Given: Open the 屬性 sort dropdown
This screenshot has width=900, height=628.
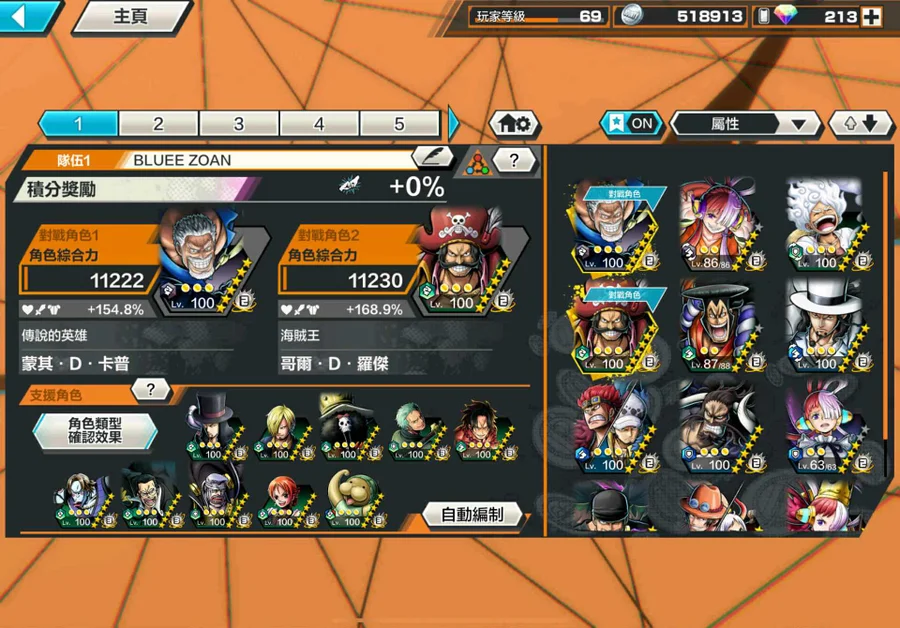Looking at the screenshot, I should pos(745,124).
